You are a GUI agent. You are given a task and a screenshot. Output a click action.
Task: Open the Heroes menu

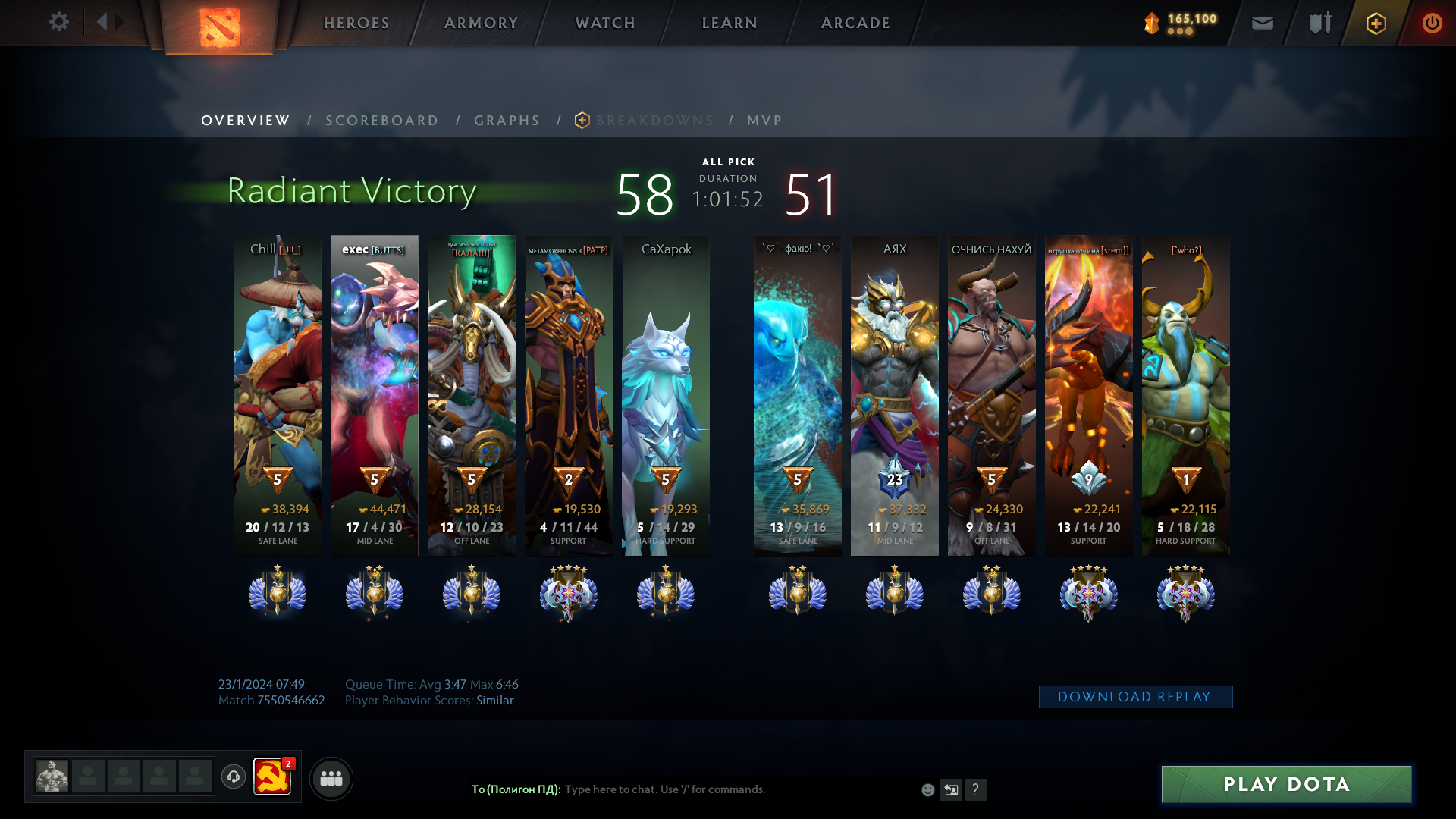click(356, 23)
